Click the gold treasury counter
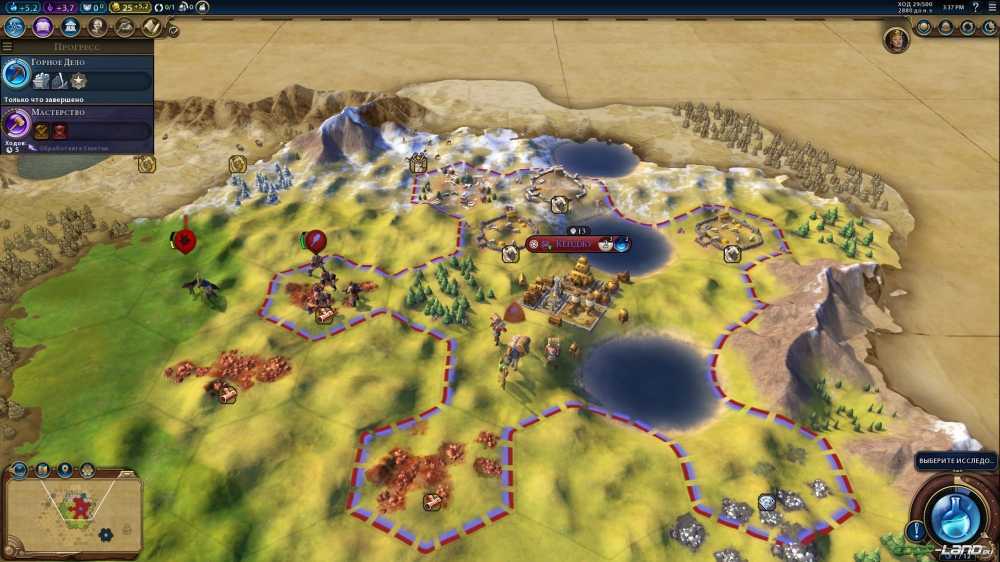Viewport: 1000px width, 562px height. 135,7
